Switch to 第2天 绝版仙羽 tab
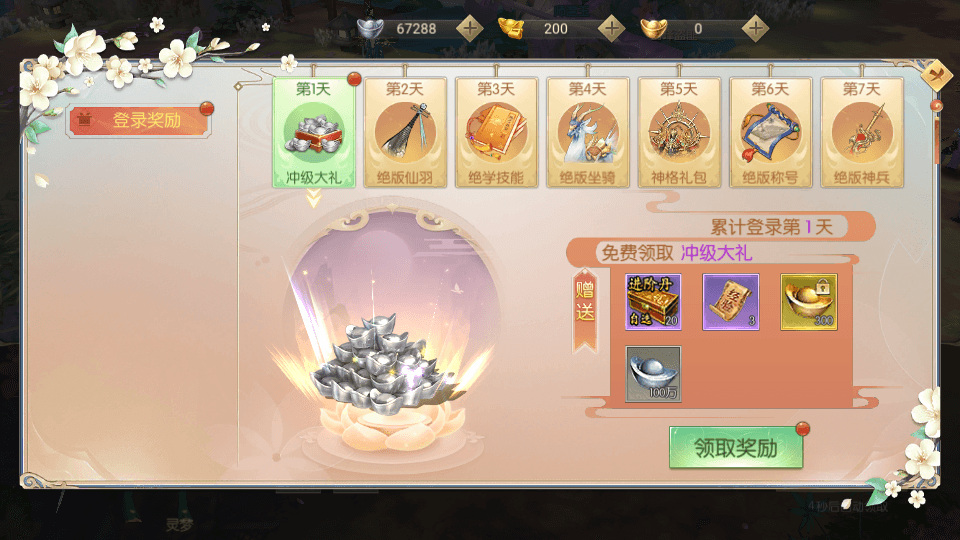Image resolution: width=960 pixels, height=540 pixels. point(404,133)
